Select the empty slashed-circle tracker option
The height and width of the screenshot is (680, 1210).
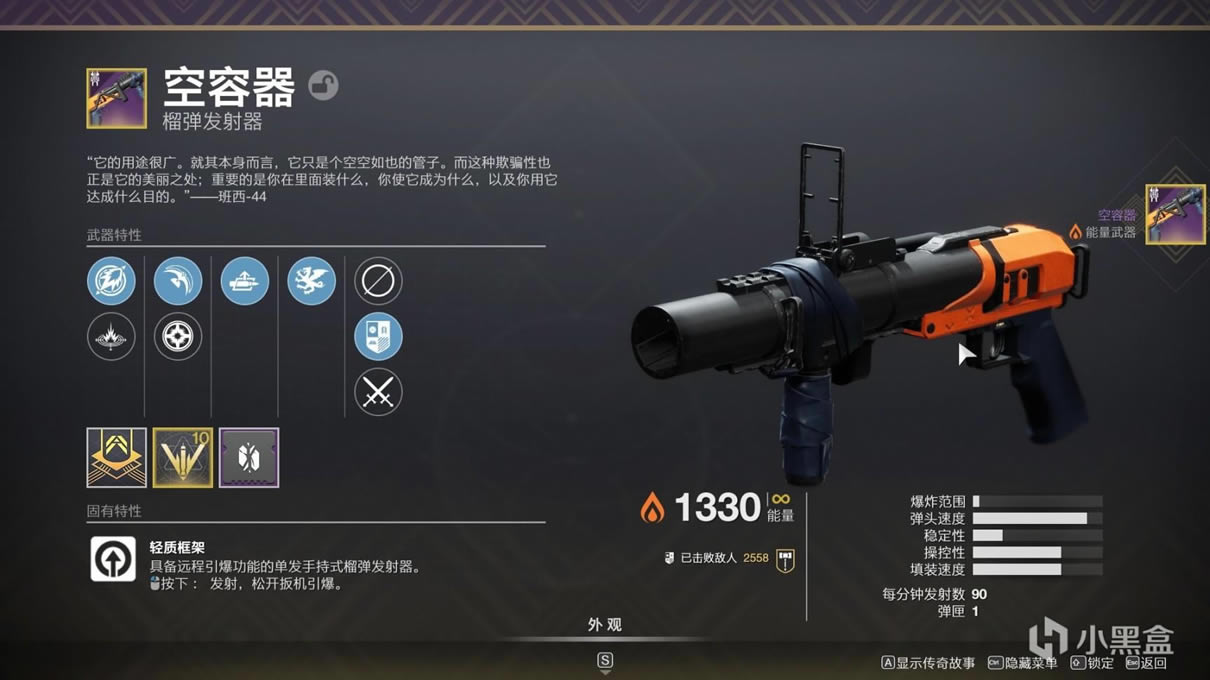click(378, 281)
